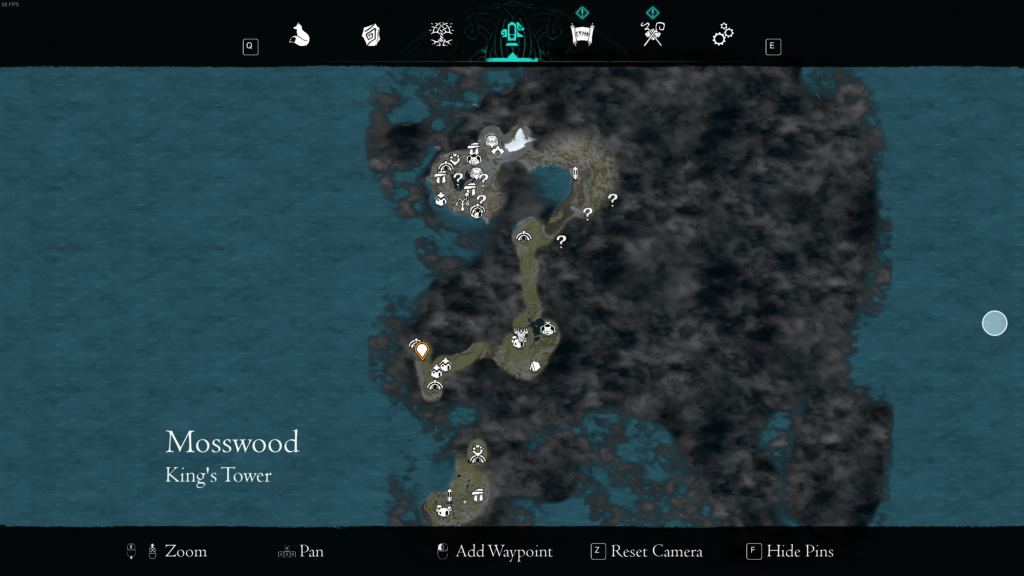Viewport: 1024px width, 576px height.
Task: Click the crystal marker beside the lake
Action: click(x=575, y=174)
